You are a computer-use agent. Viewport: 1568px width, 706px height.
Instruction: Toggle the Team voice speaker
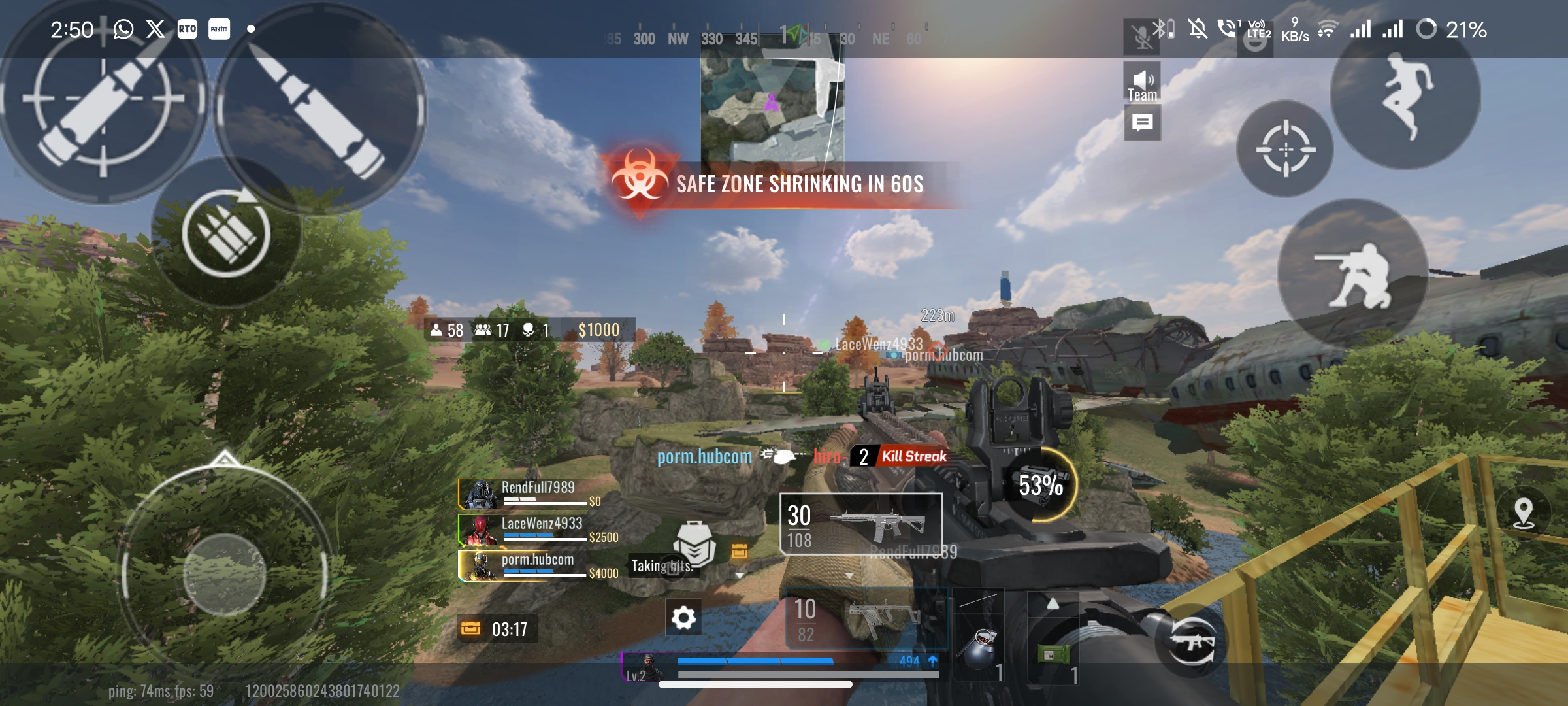(1142, 83)
